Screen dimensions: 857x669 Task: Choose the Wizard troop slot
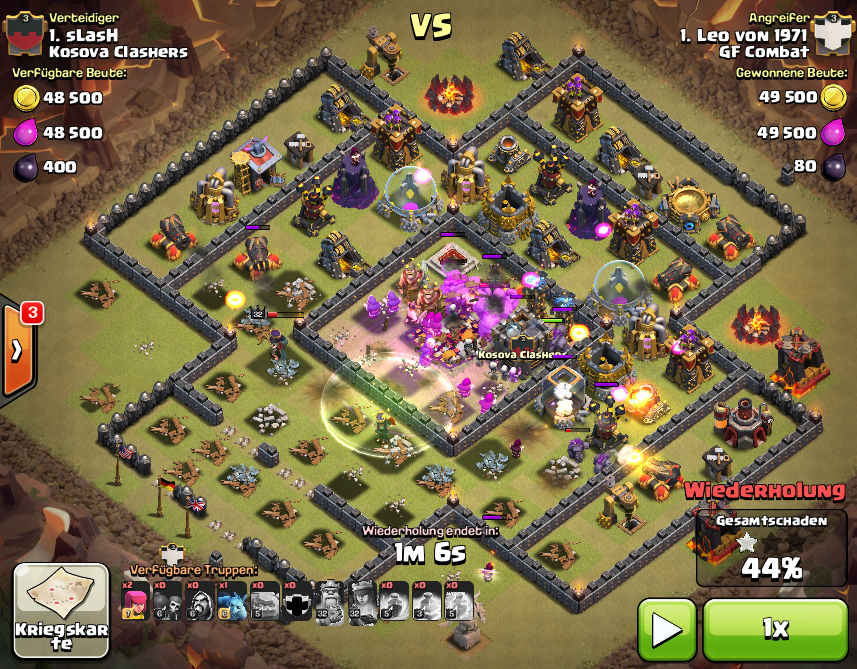click(200, 601)
